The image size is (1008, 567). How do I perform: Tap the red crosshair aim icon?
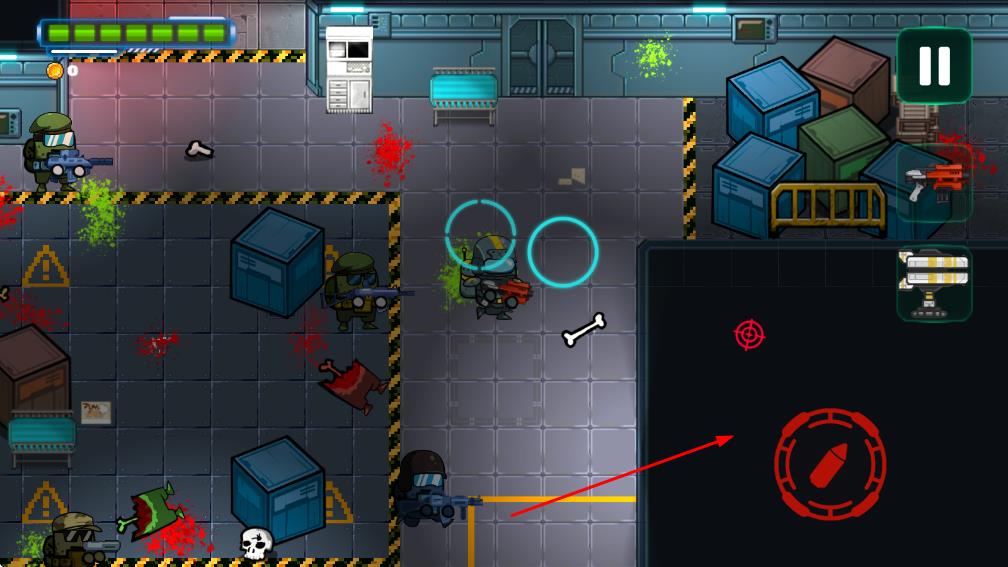749,334
